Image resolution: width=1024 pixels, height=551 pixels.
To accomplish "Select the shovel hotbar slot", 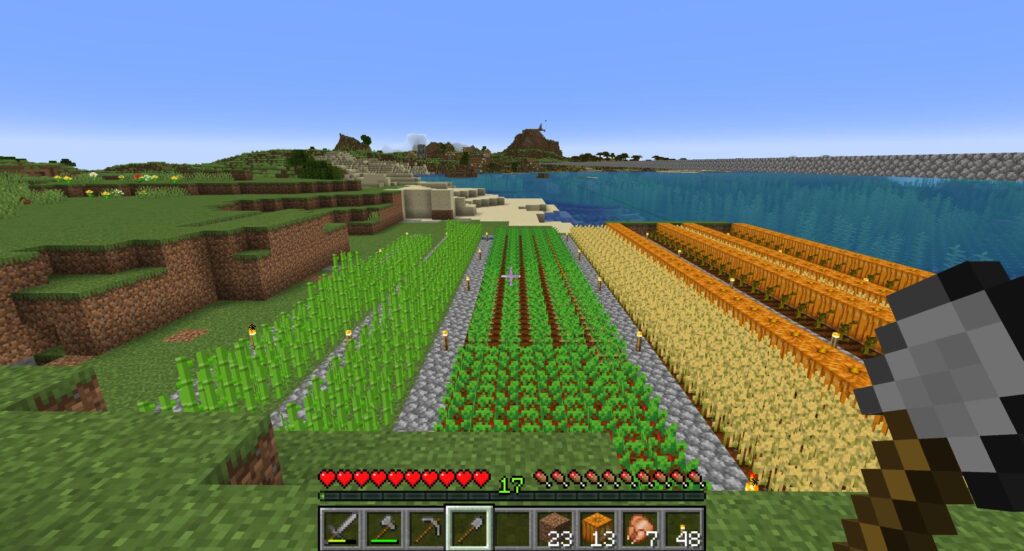I will click(469, 528).
